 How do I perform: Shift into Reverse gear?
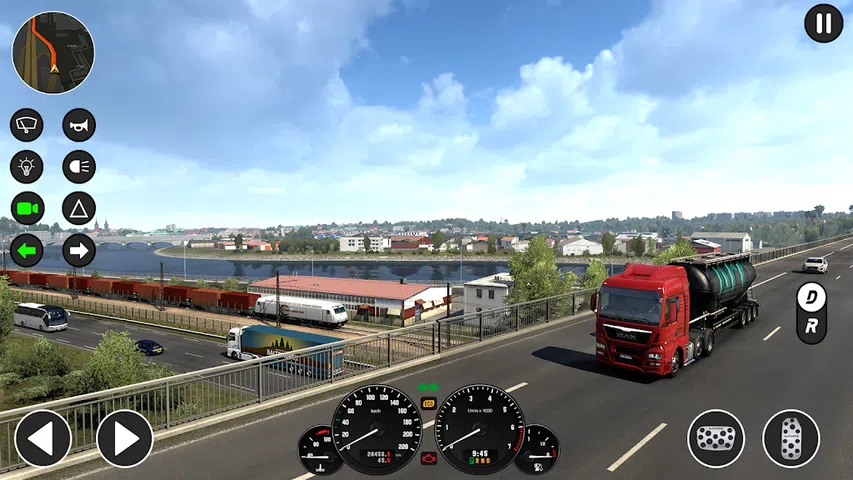coord(811,326)
